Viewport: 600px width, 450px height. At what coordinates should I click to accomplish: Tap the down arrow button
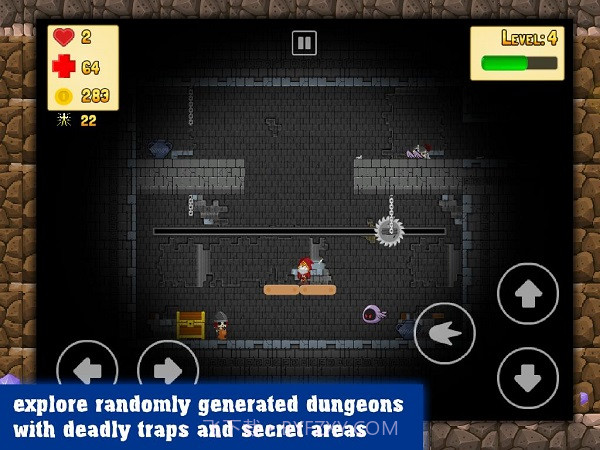pyautogui.click(x=528, y=377)
